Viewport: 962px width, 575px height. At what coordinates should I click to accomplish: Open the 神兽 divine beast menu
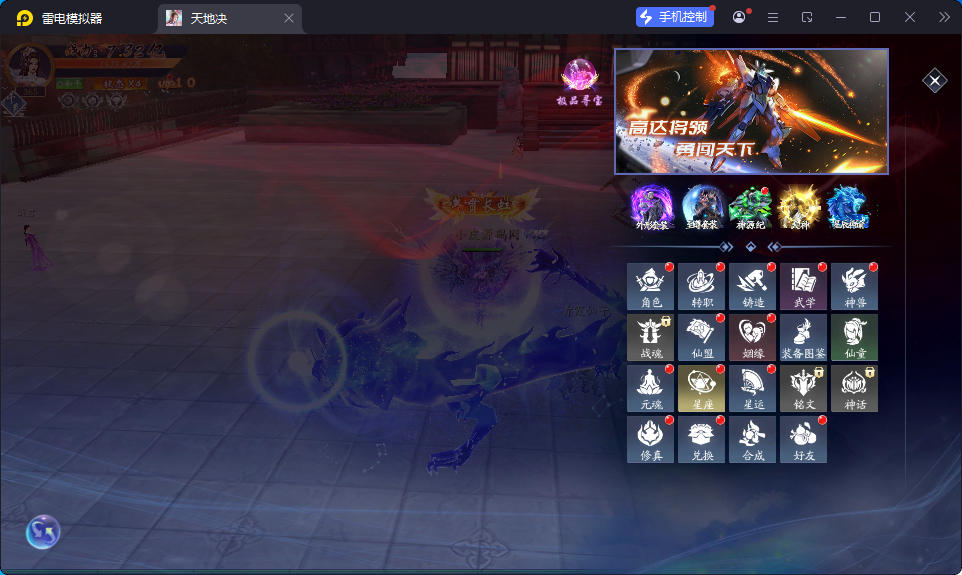coord(855,286)
